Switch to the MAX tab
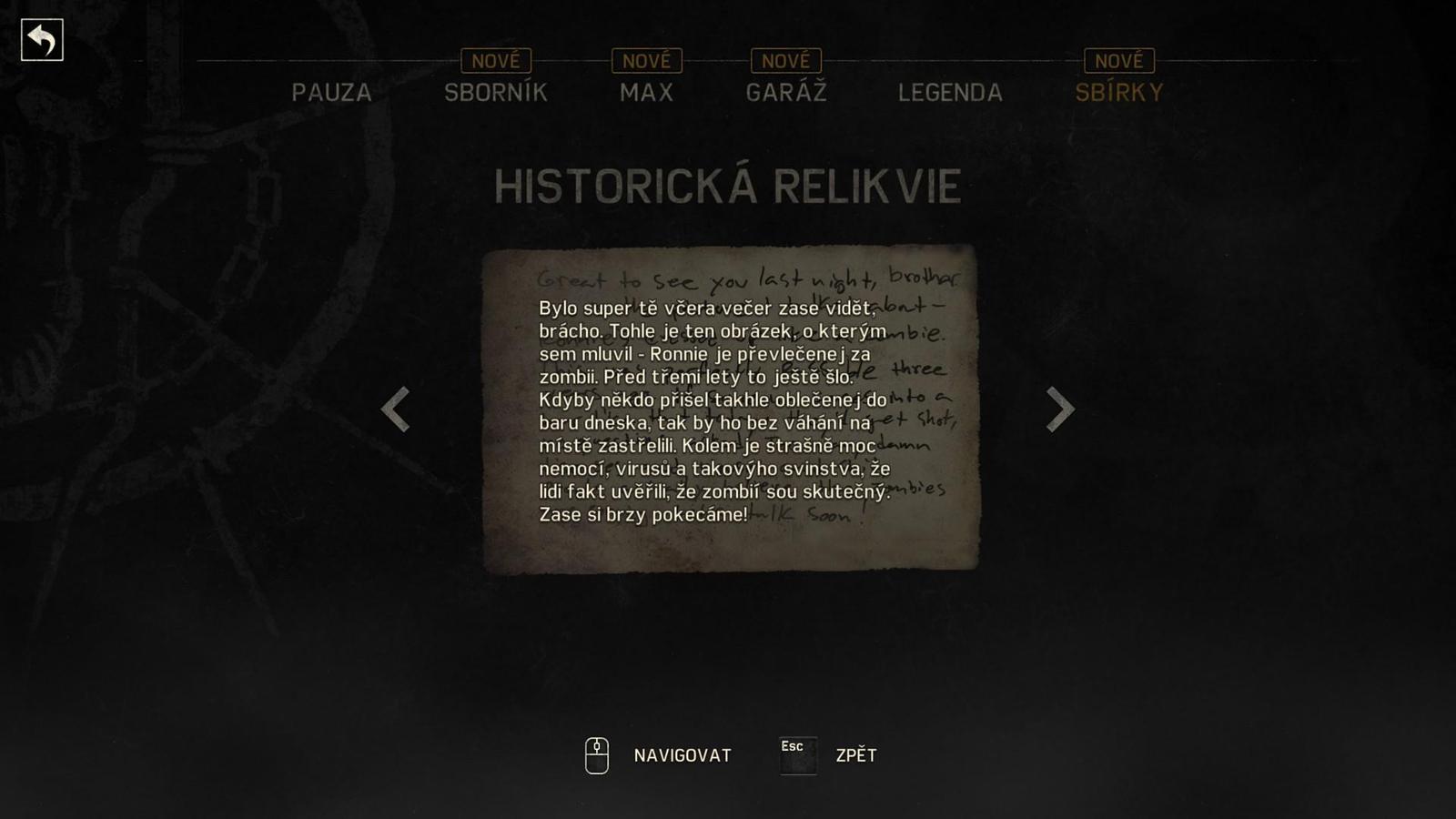Viewport: 1456px width, 819px height. tap(645, 92)
